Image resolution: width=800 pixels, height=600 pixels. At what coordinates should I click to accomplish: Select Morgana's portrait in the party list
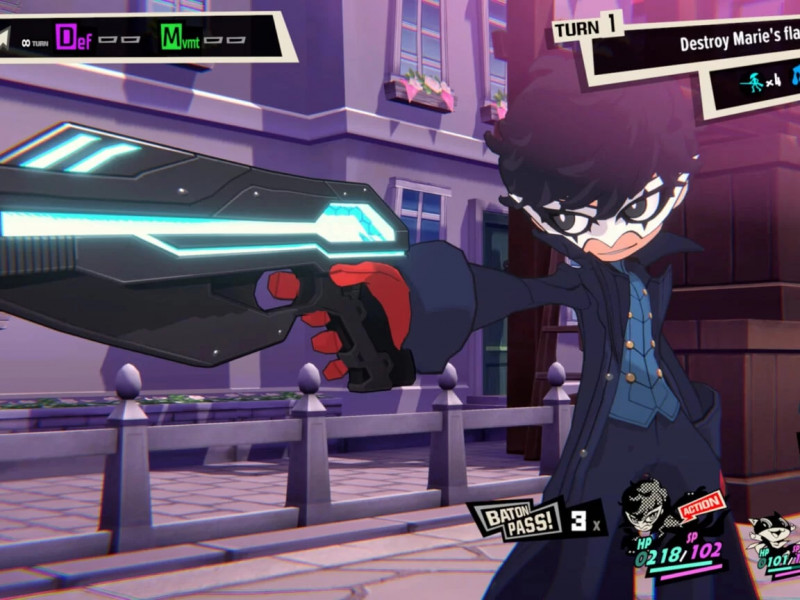(x=769, y=535)
